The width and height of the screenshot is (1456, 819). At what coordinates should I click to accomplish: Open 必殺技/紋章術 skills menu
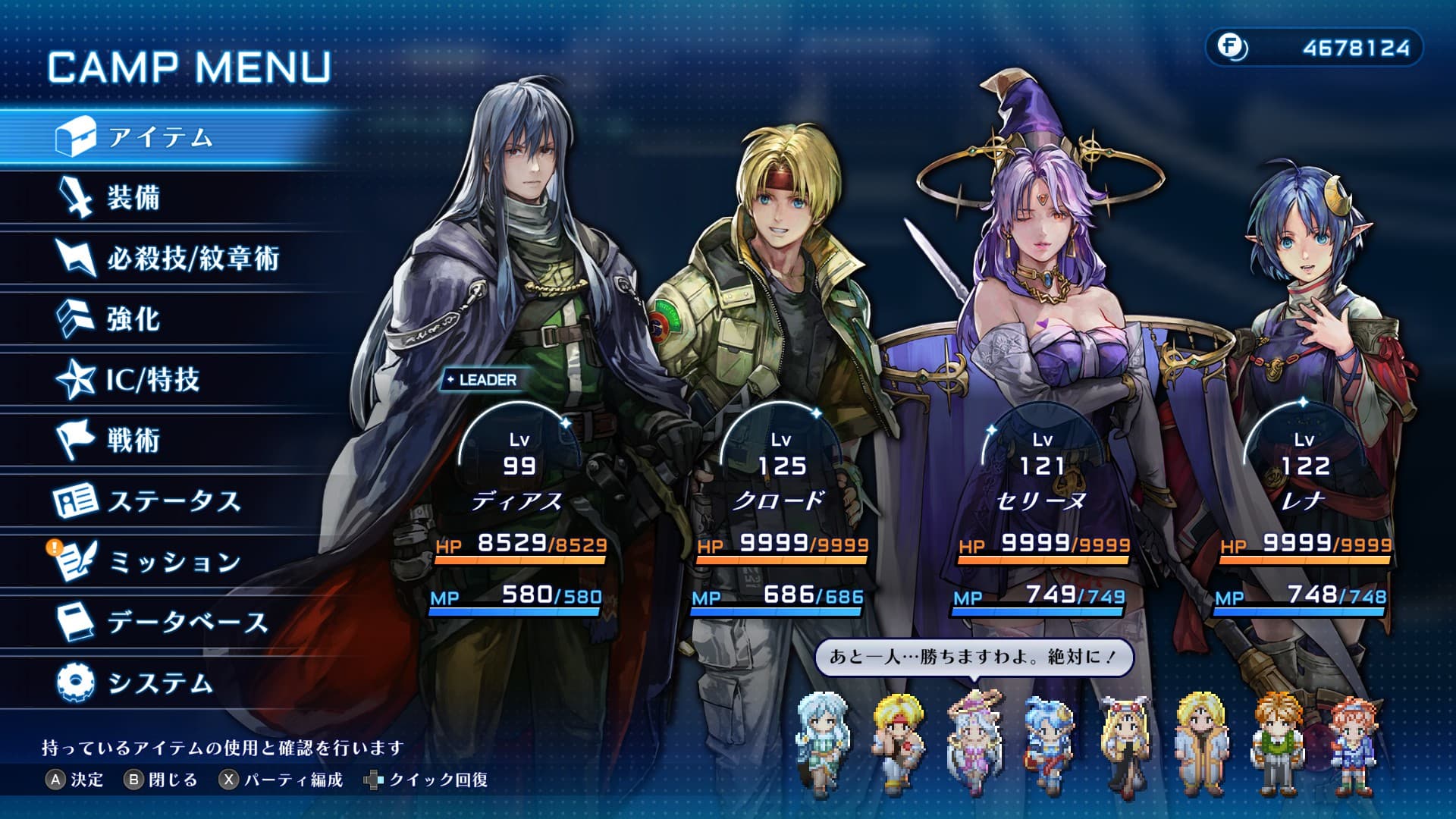pos(193,259)
